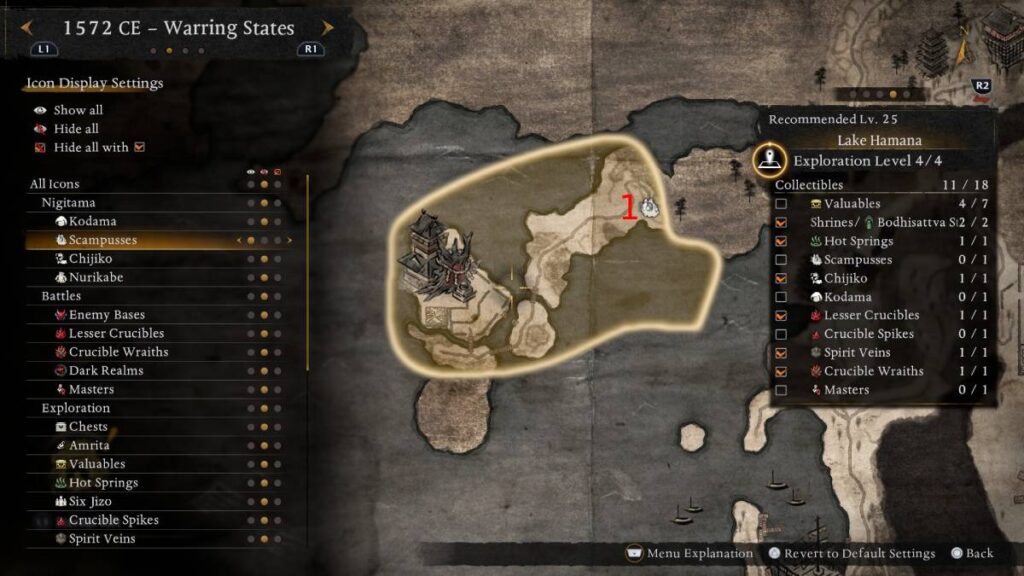This screenshot has width=1024, height=576.
Task: Select the Scampusses filter row
Action: (102, 240)
